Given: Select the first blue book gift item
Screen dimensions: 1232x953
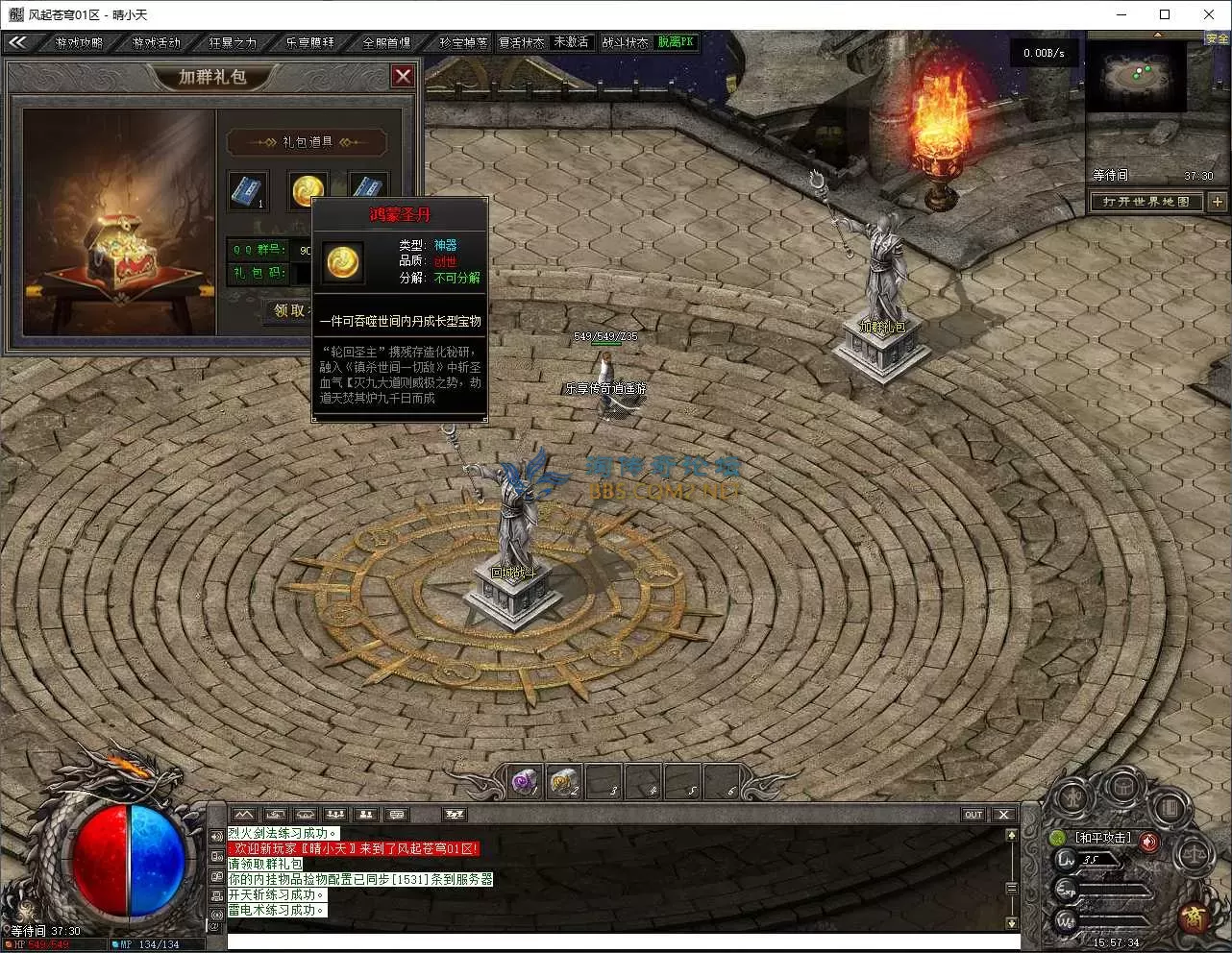Looking at the screenshot, I should tap(248, 190).
